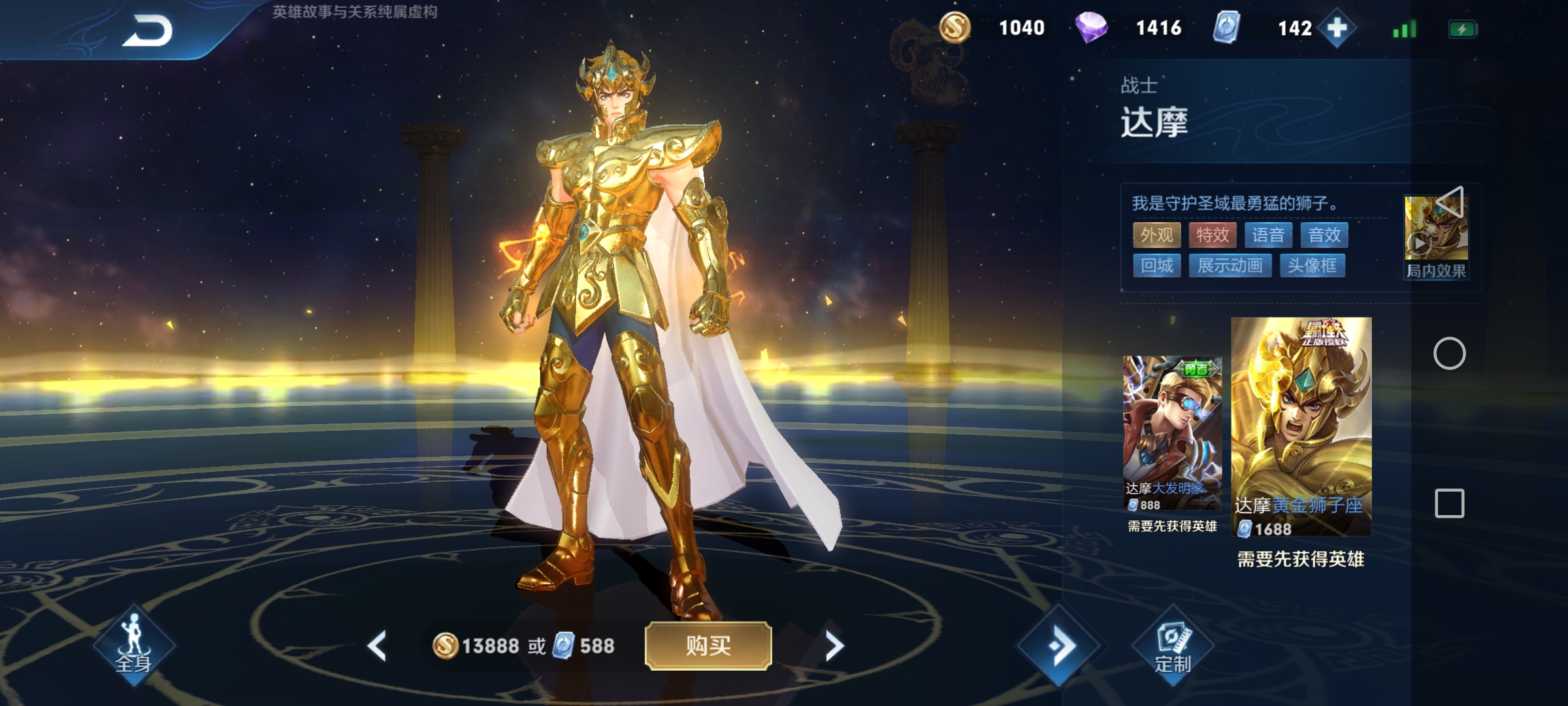Show the next skin with right arrow
The image size is (1568, 706).
pos(834,646)
